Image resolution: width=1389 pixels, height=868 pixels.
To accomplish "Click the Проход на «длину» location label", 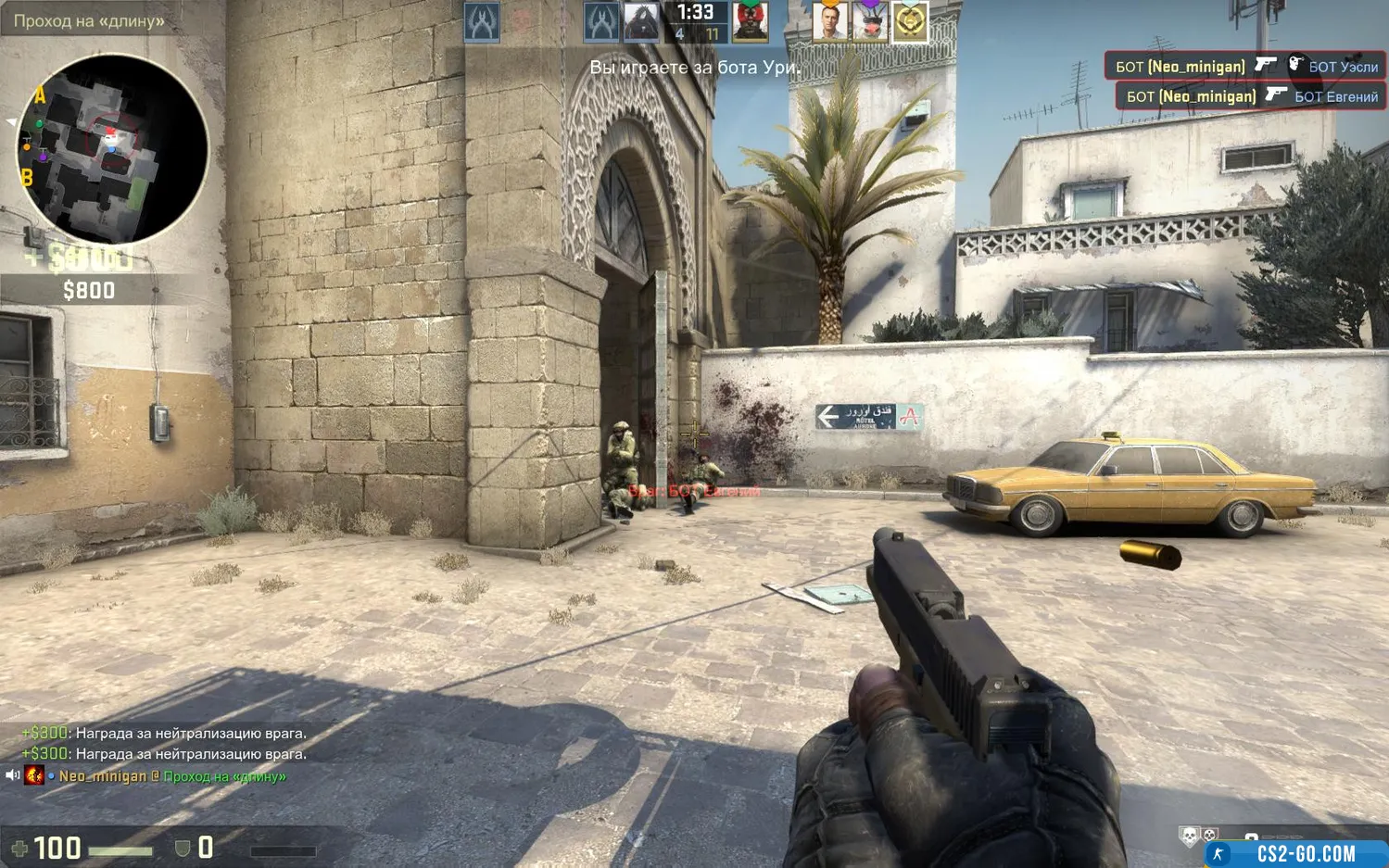I will point(89,20).
